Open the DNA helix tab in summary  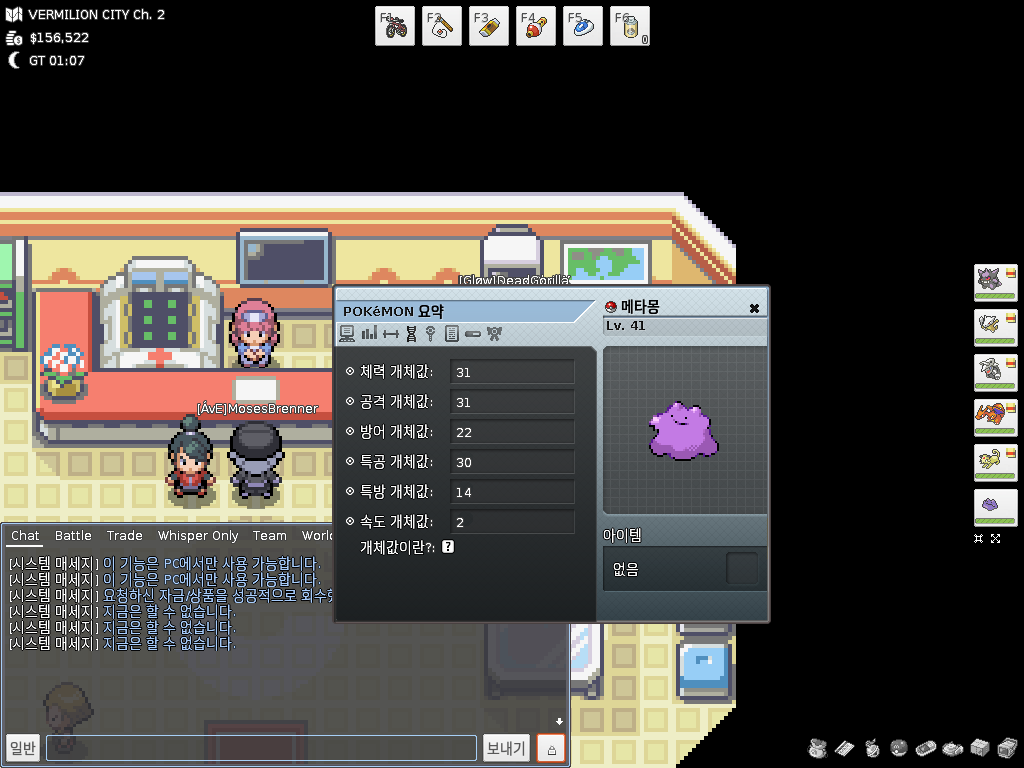pyautogui.click(x=411, y=333)
